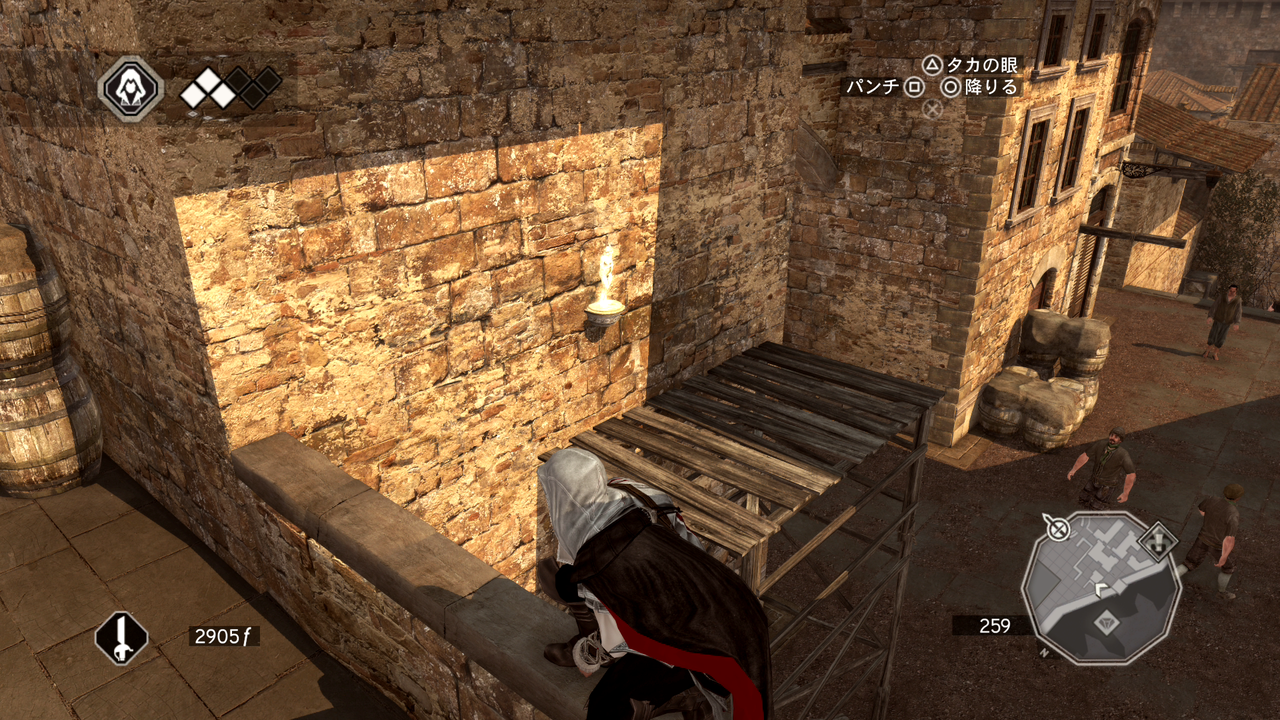Image resolution: width=1280 pixels, height=720 pixels.
Task: Click the crossed-out GPS marker above minimap
Action: [x=1058, y=528]
